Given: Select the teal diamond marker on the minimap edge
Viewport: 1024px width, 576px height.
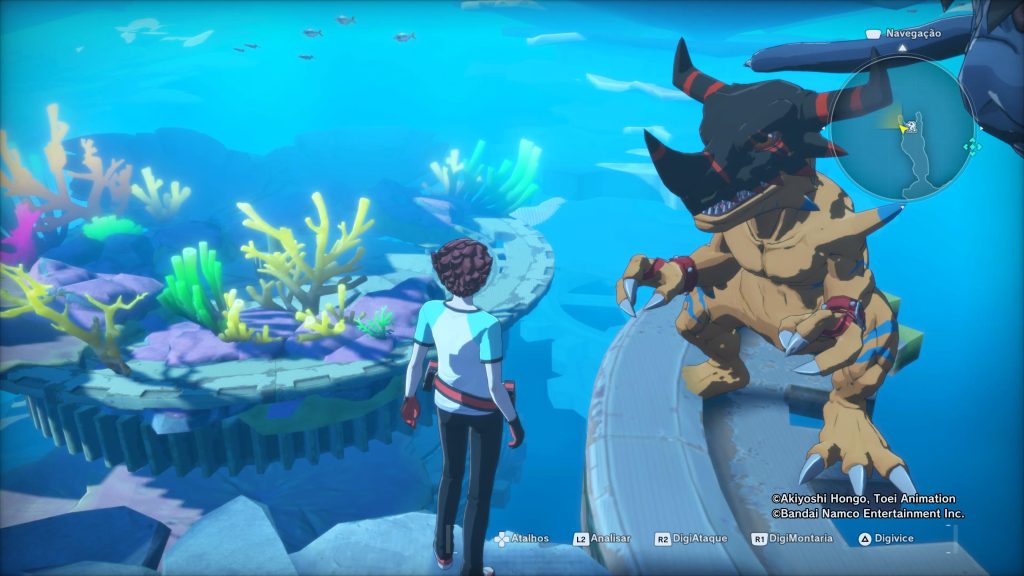Looking at the screenshot, I should pos(970,147).
